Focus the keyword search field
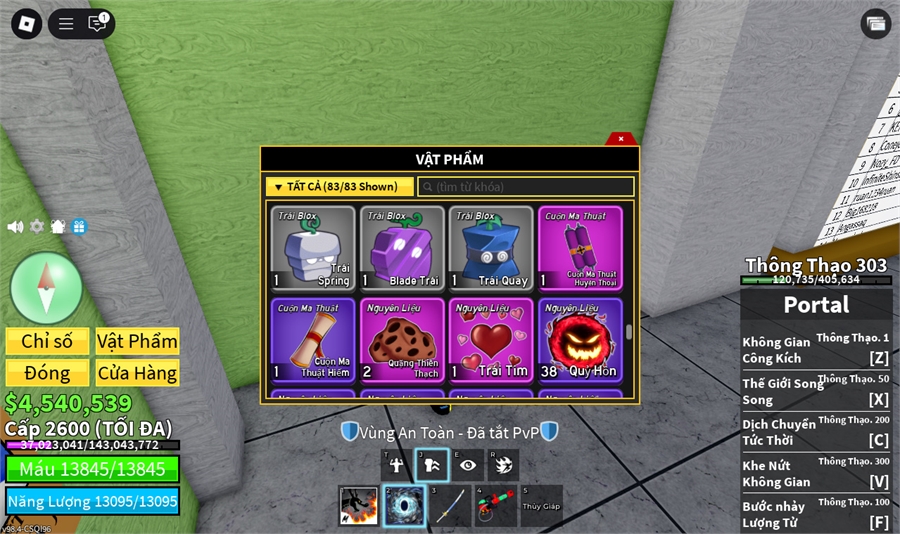Viewport: 900px width, 534px height. coord(527,187)
